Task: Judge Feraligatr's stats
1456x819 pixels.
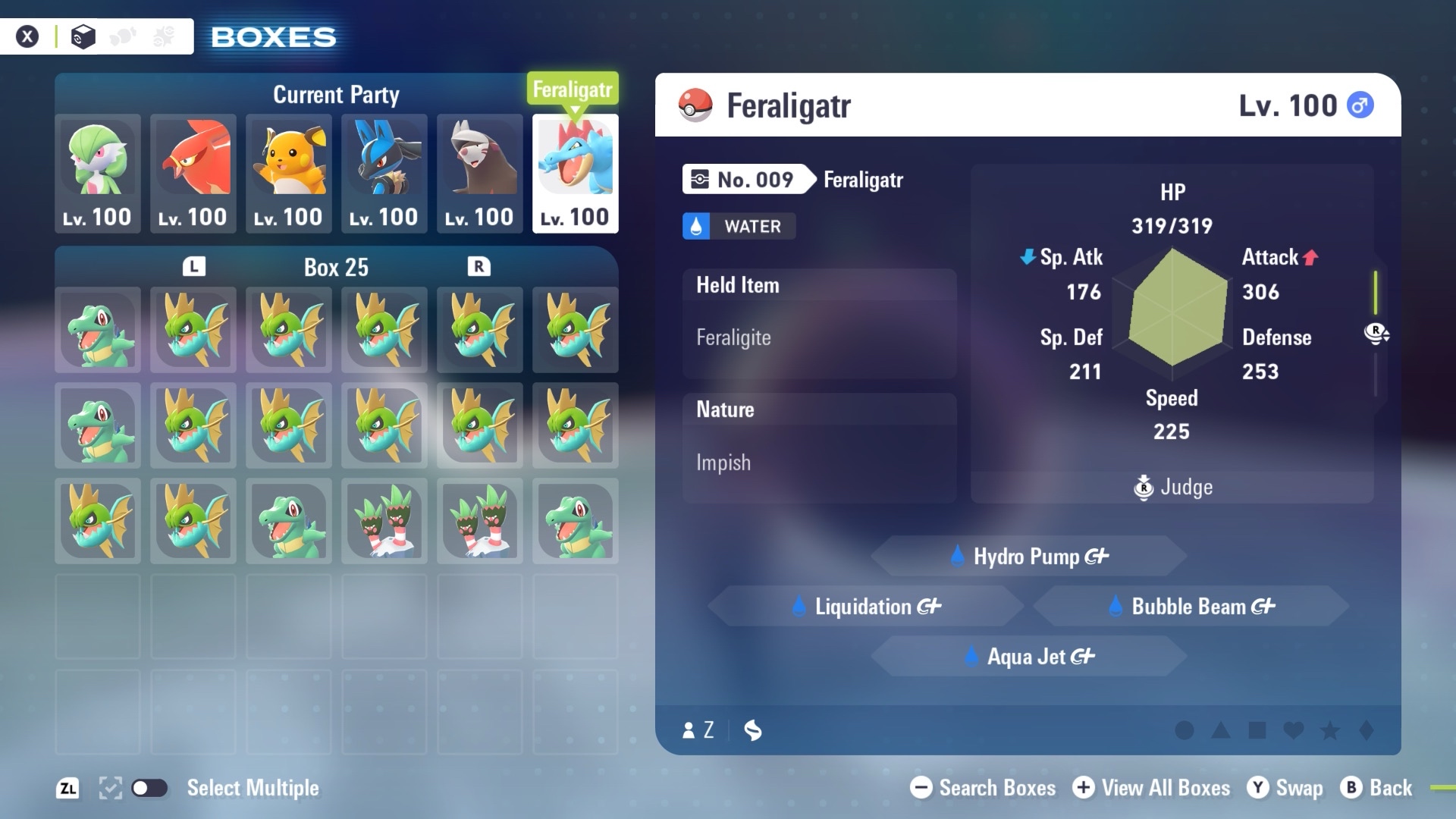Action: point(1173,487)
